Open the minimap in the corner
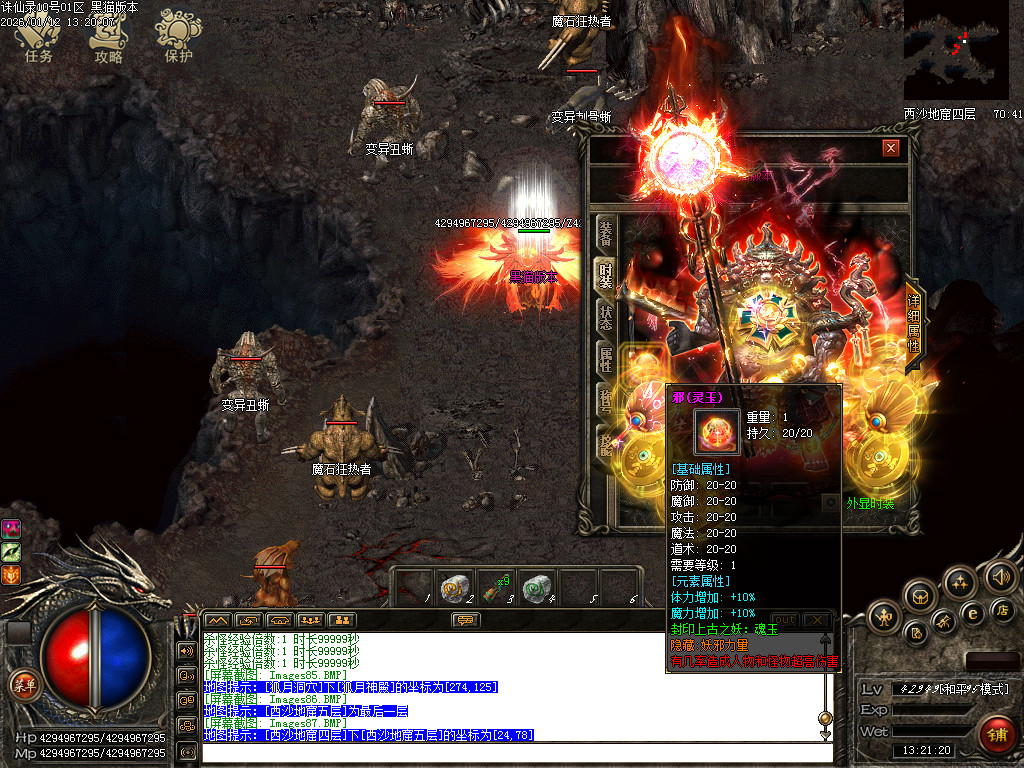 [956, 50]
